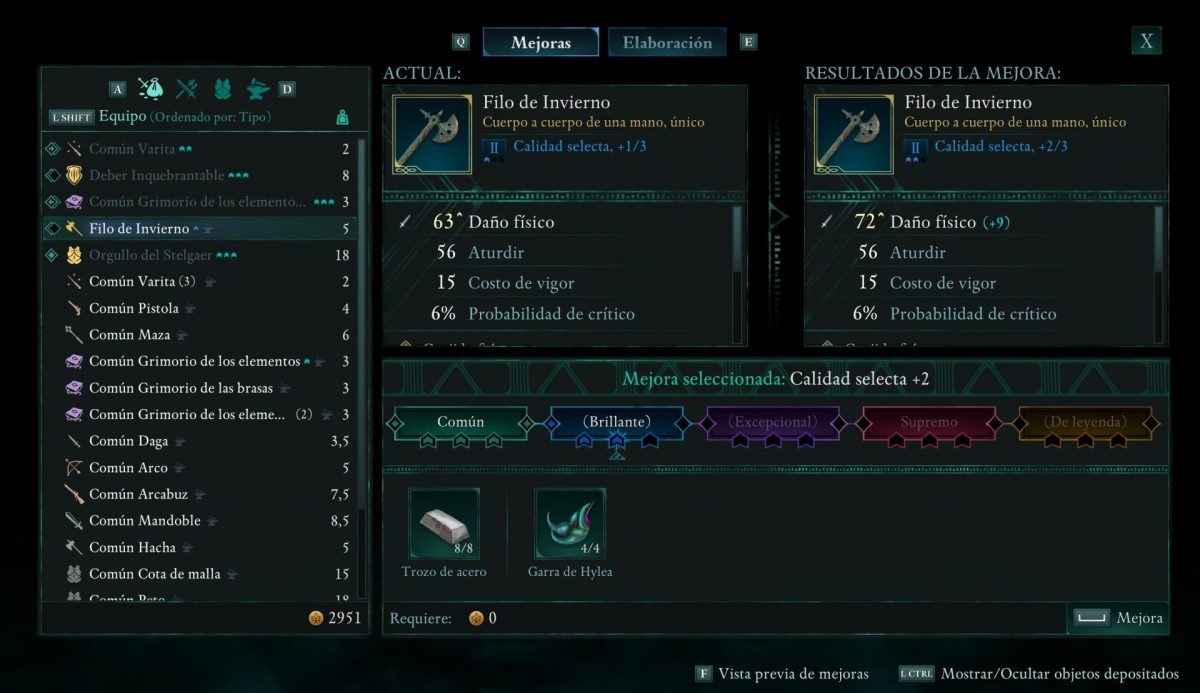Open the Mejoras tab
The height and width of the screenshot is (693, 1200).
tap(540, 43)
